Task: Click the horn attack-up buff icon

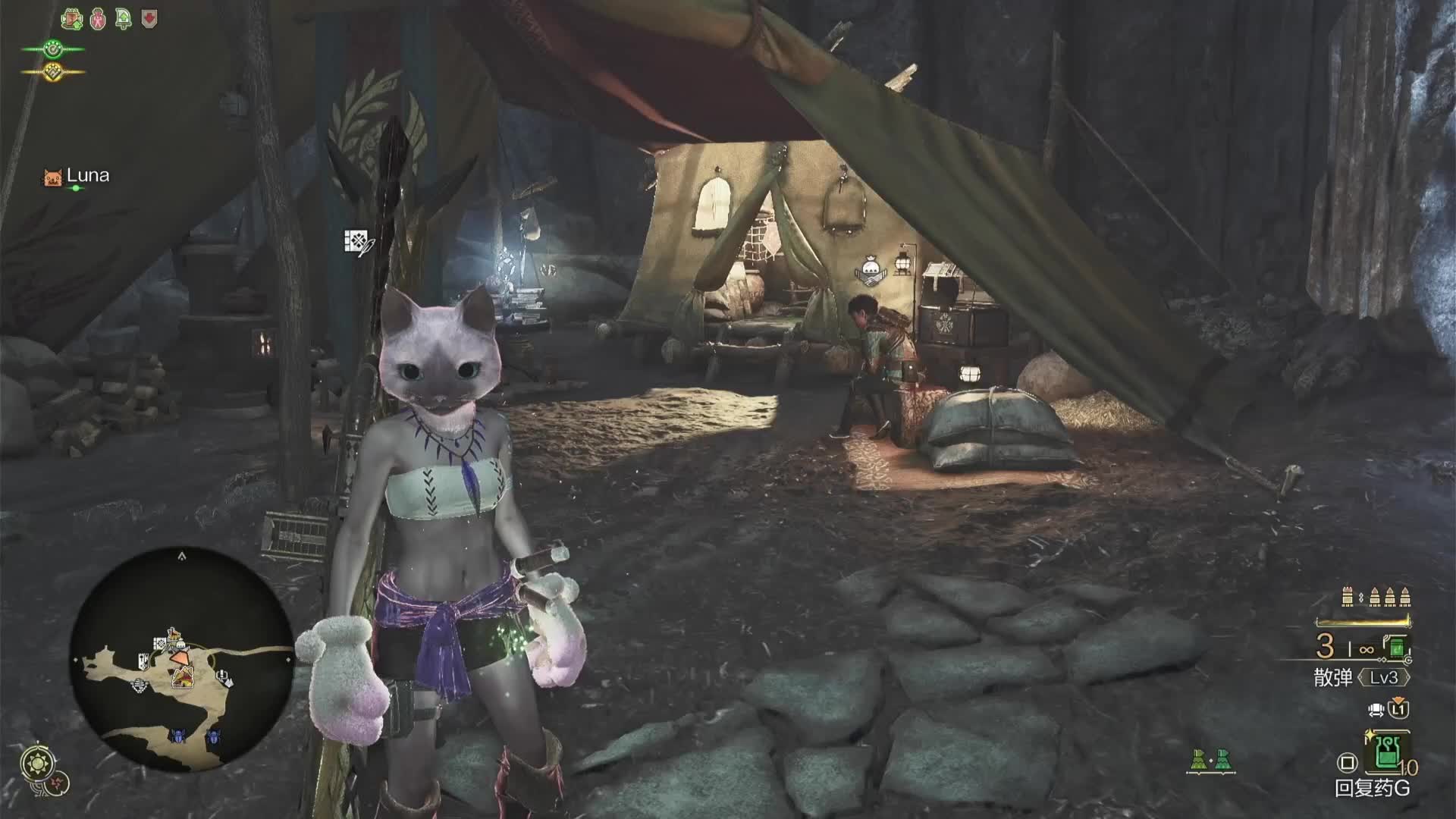Action: tap(123, 19)
